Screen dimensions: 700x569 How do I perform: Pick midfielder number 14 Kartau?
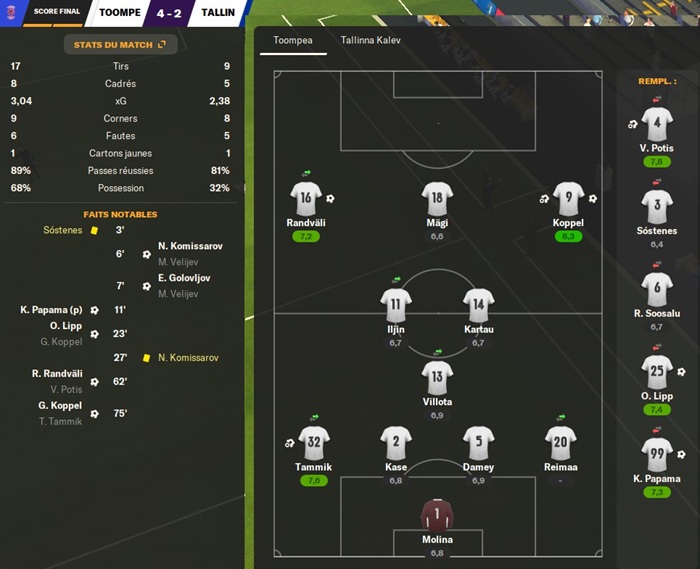[x=478, y=304]
